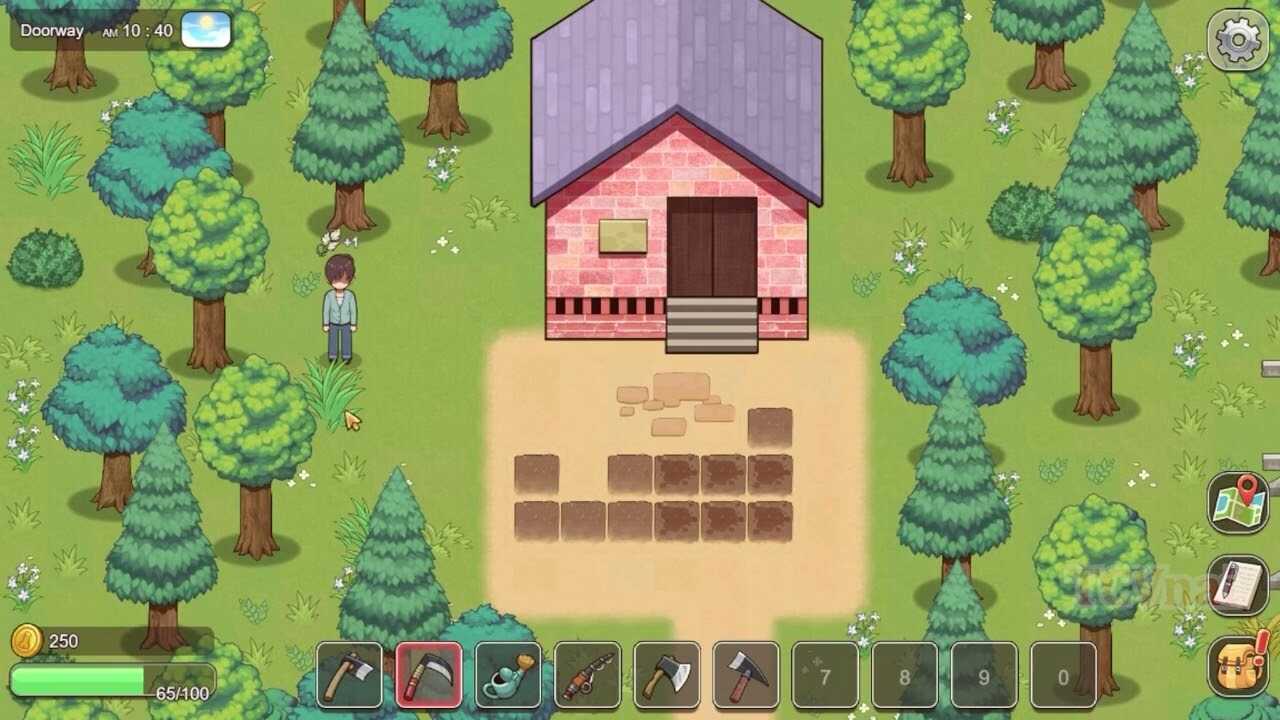This screenshot has height=720, width=1280.
Task: Select the fishing rod slot
Action: point(587,676)
